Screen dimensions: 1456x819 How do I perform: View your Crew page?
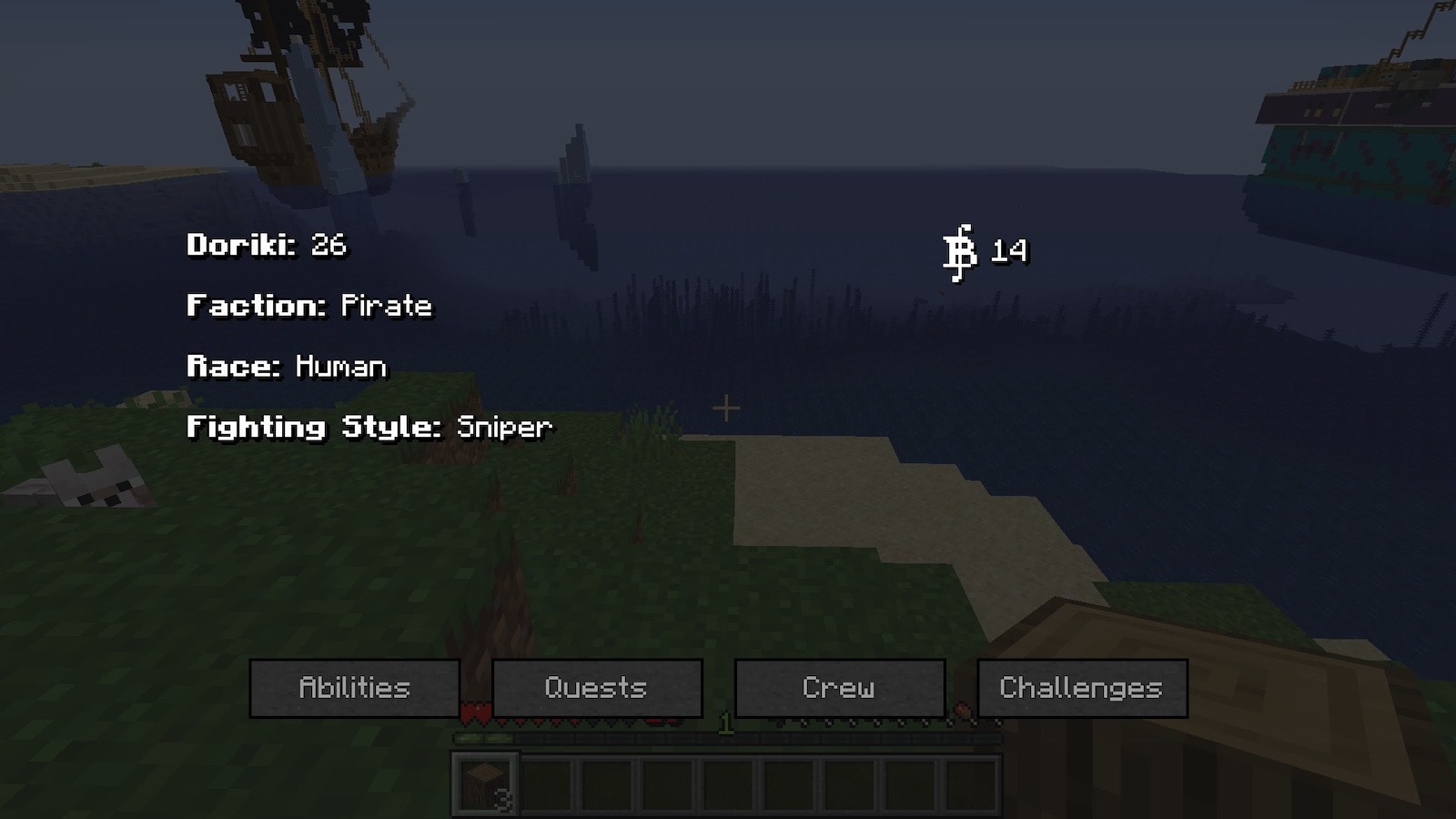click(839, 688)
